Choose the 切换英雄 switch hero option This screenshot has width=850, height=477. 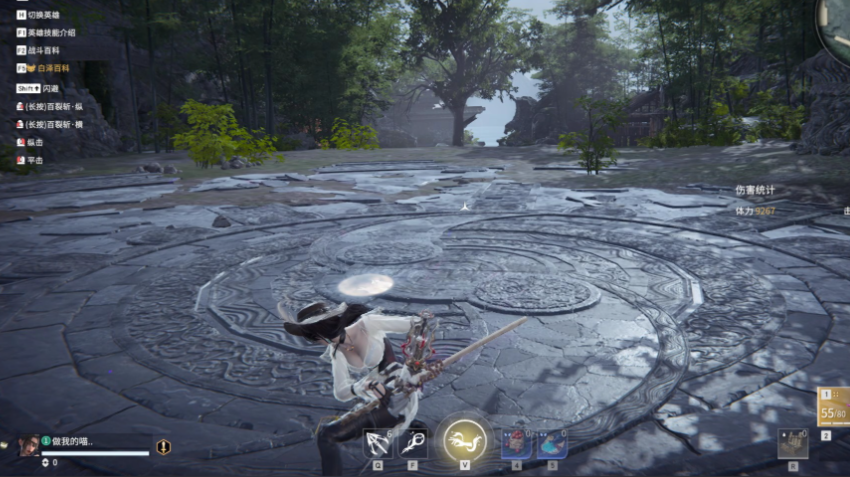[x=45, y=16]
